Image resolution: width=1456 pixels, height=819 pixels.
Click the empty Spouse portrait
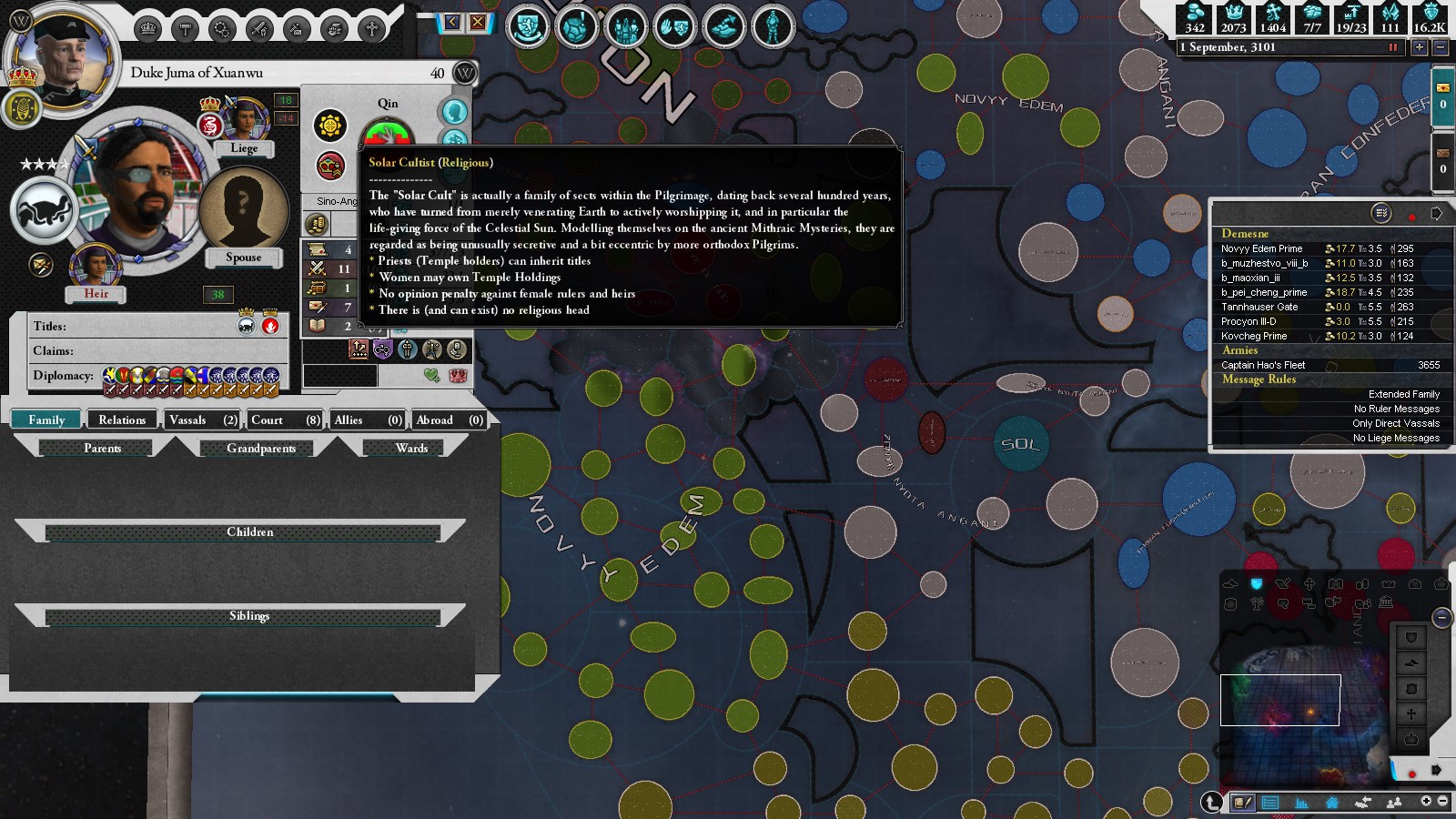point(243,209)
